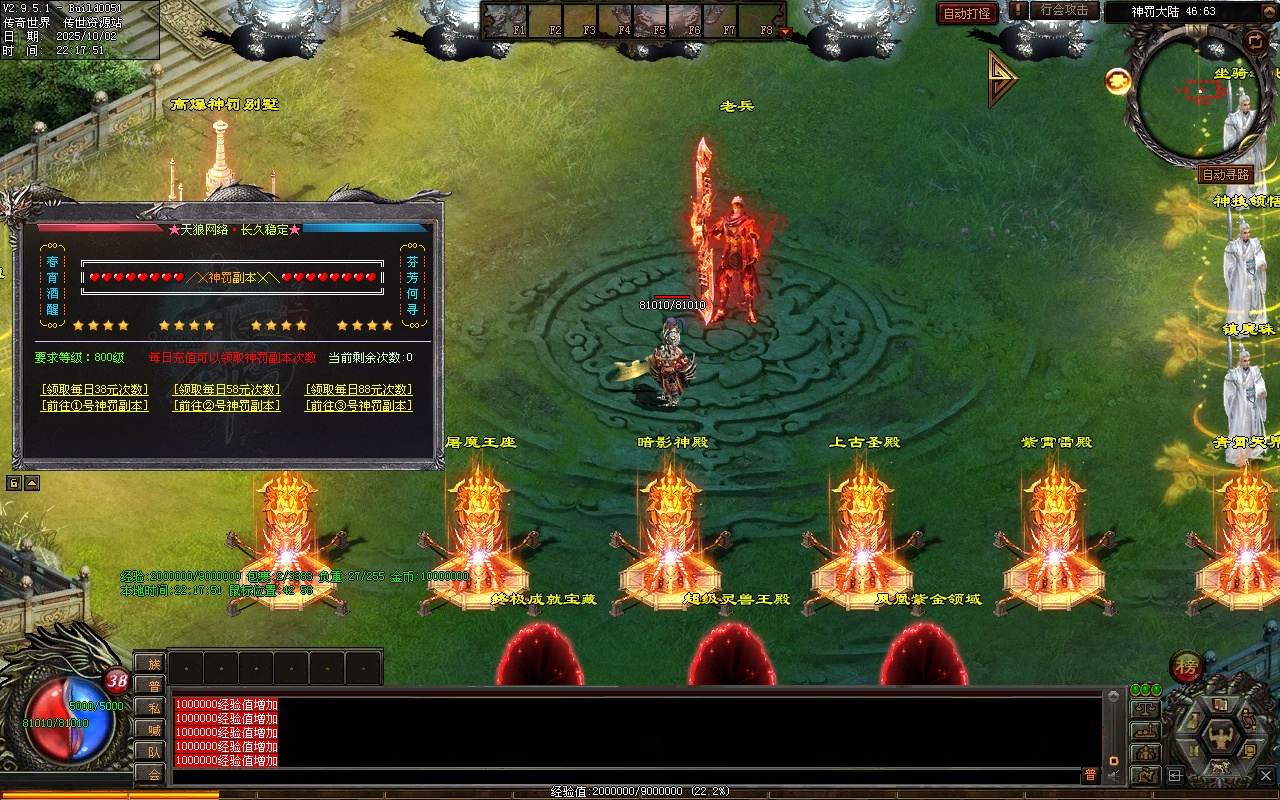Click the 行会攻击 guild attack button
This screenshot has height=800, width=1280.
pyautogui.click(x=1063, y=11)
